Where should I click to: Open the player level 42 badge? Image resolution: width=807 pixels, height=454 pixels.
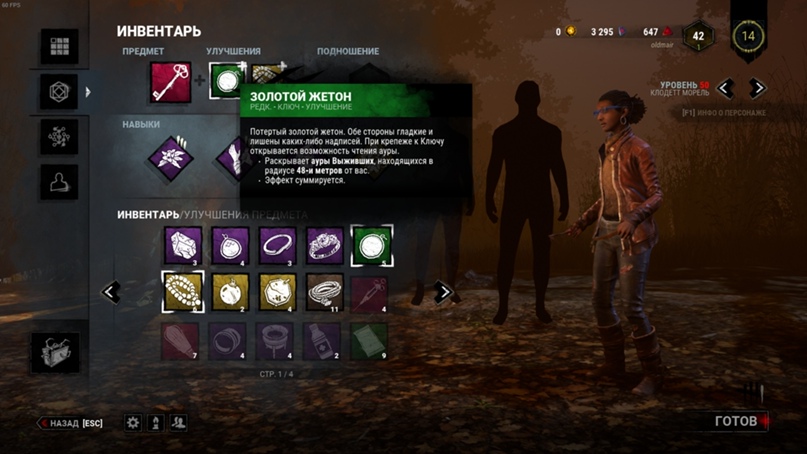[x=699, y=36]
